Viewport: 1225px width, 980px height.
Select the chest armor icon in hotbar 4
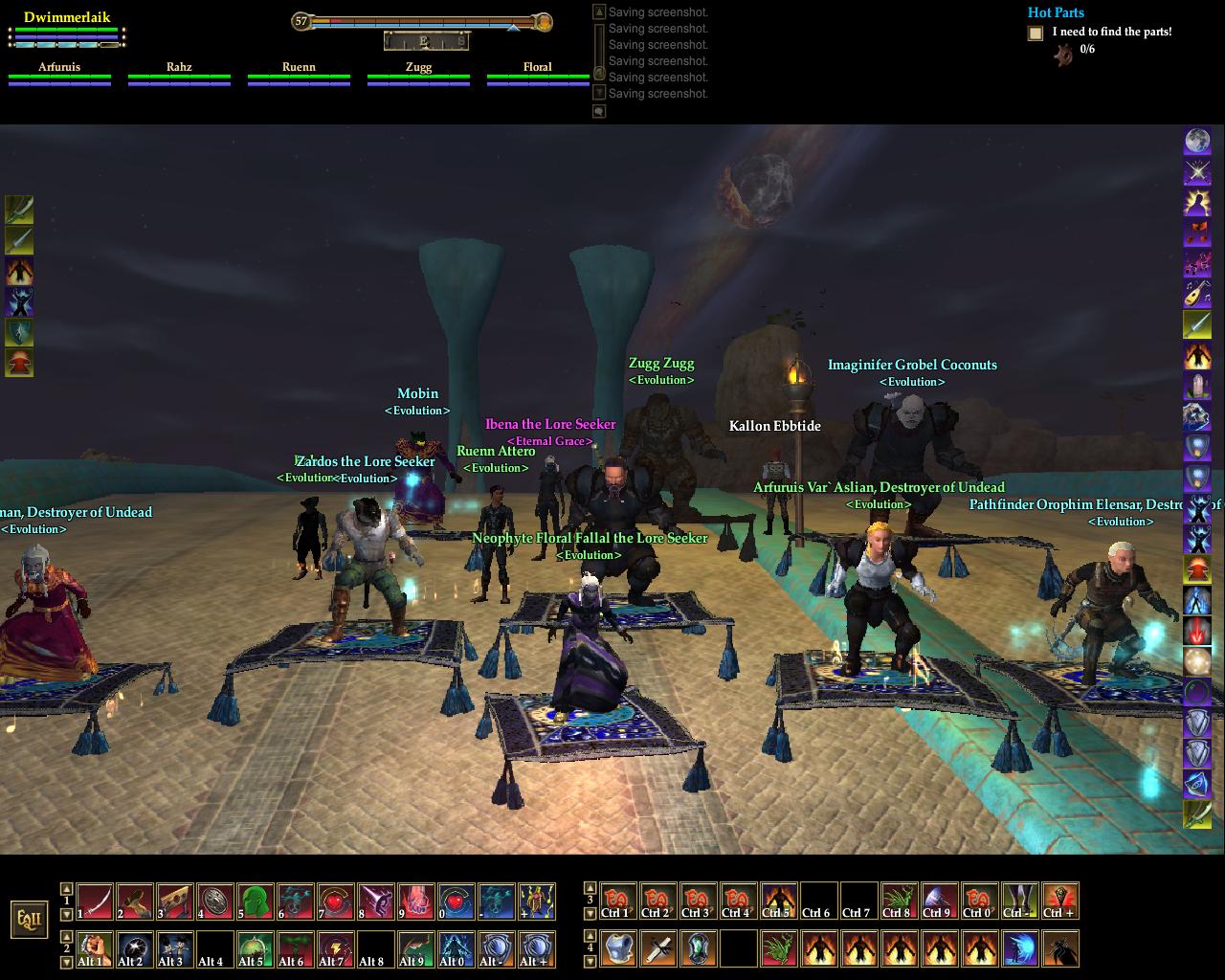[x=618, y=948]
